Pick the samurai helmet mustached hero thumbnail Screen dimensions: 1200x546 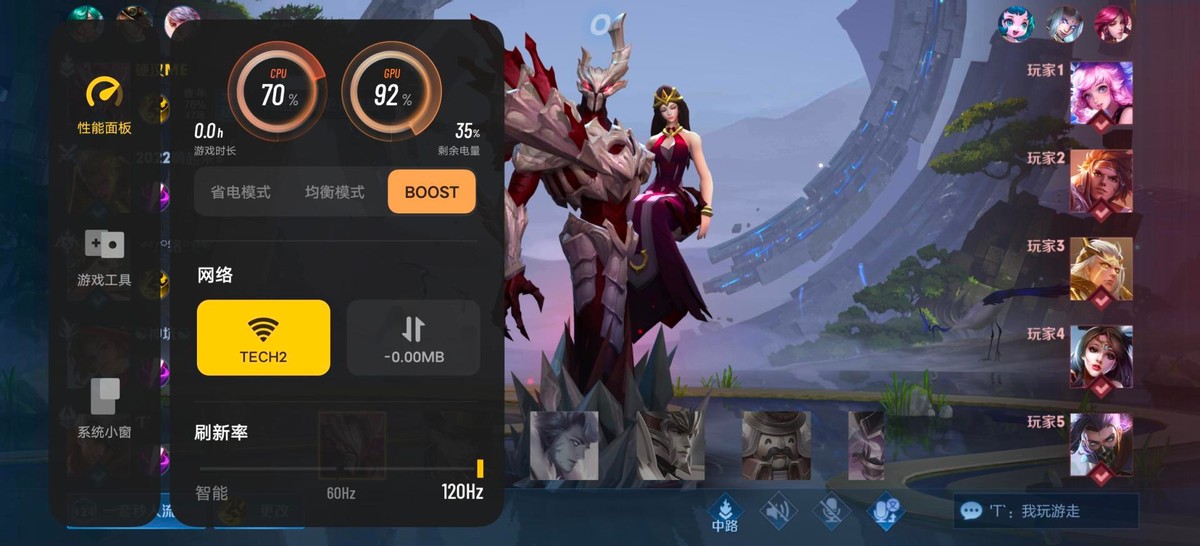point(775,446)
